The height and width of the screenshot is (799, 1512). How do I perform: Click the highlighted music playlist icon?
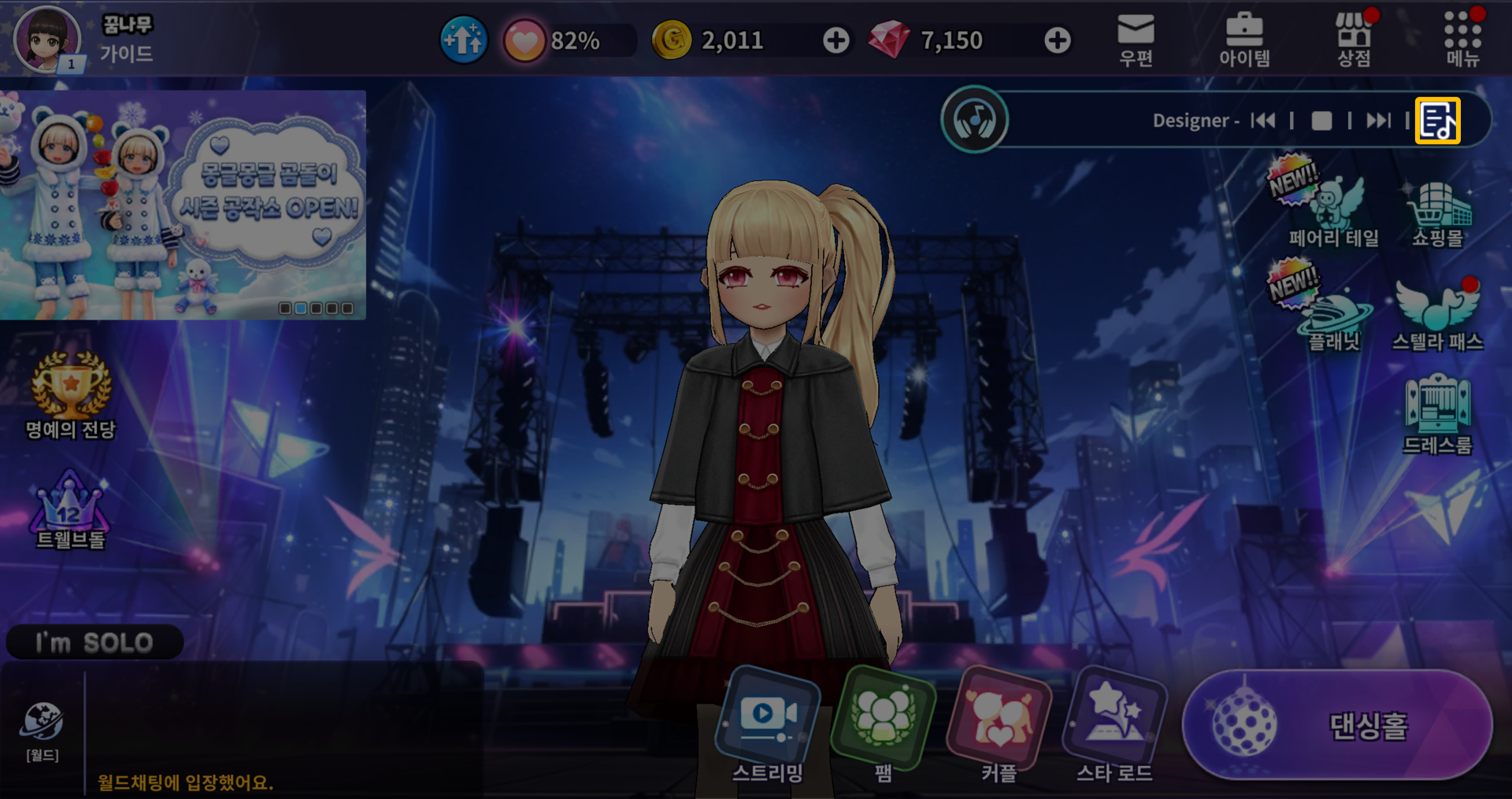click(x=1437, y=120)
